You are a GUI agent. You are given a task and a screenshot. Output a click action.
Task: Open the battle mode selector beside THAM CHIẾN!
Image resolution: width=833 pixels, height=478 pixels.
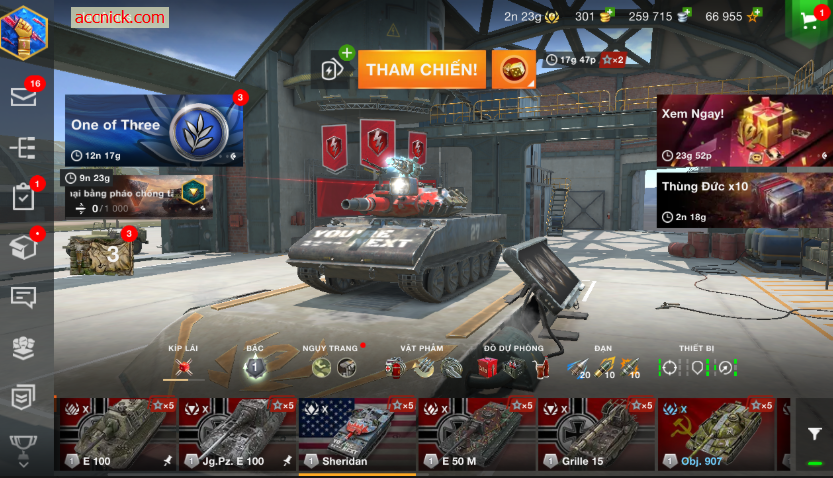point(513,70)
